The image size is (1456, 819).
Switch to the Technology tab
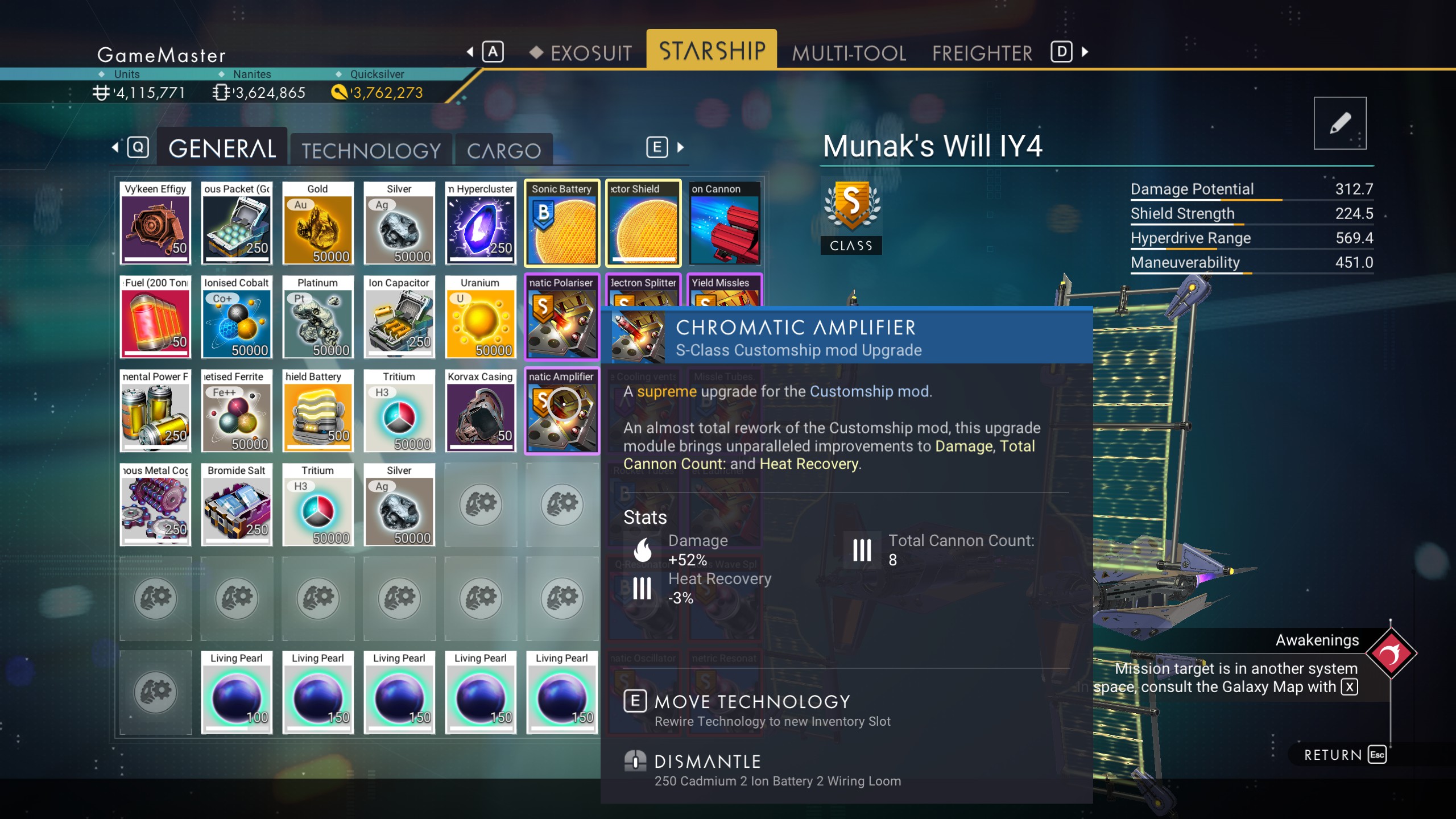370,150
